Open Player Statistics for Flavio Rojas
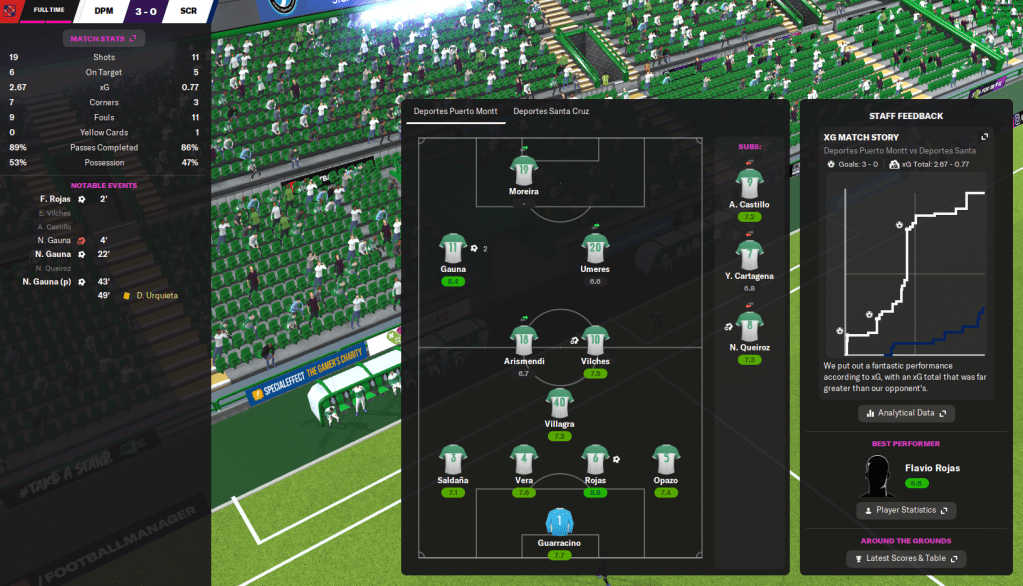This screenshot has height=586, width=1023. pyautogui.click(x=906, y=510)
